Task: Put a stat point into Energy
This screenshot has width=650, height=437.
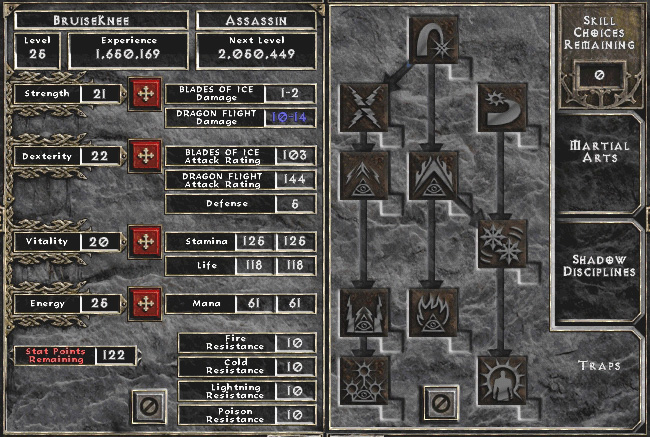Action: [x=146, y=301]
